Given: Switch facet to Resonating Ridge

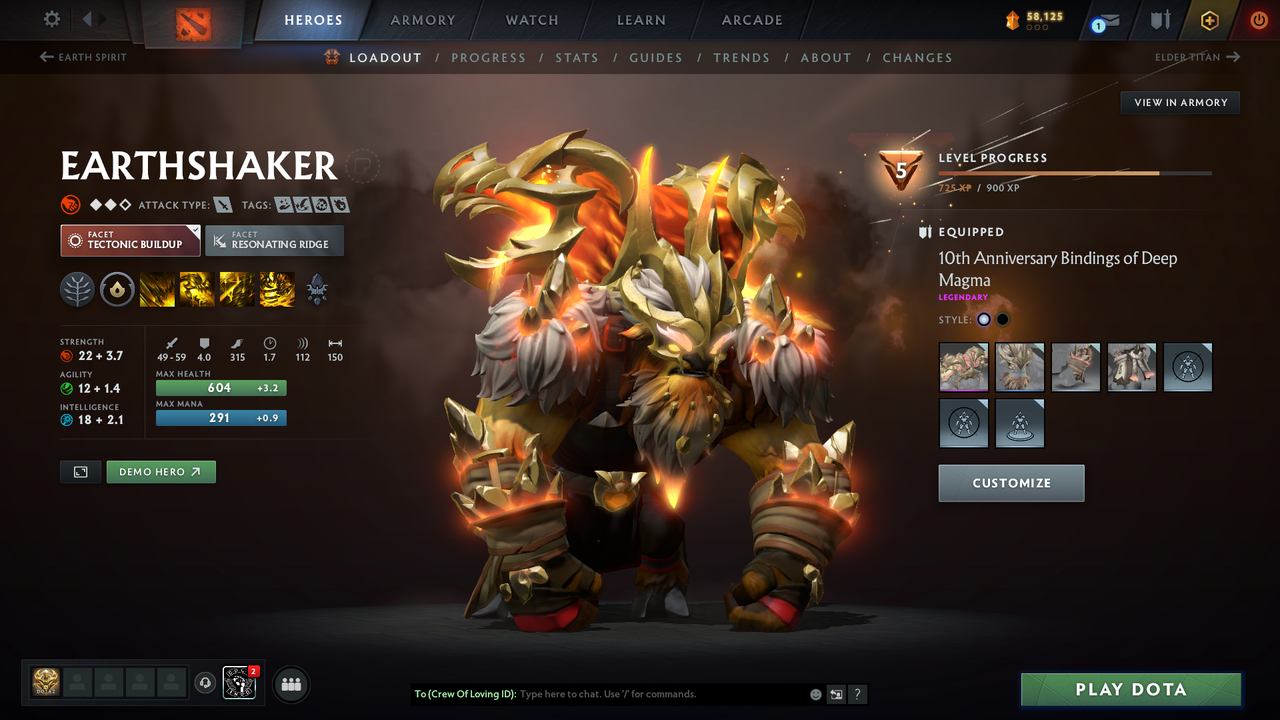Looking at the screenshot, I should pos(274,240).
